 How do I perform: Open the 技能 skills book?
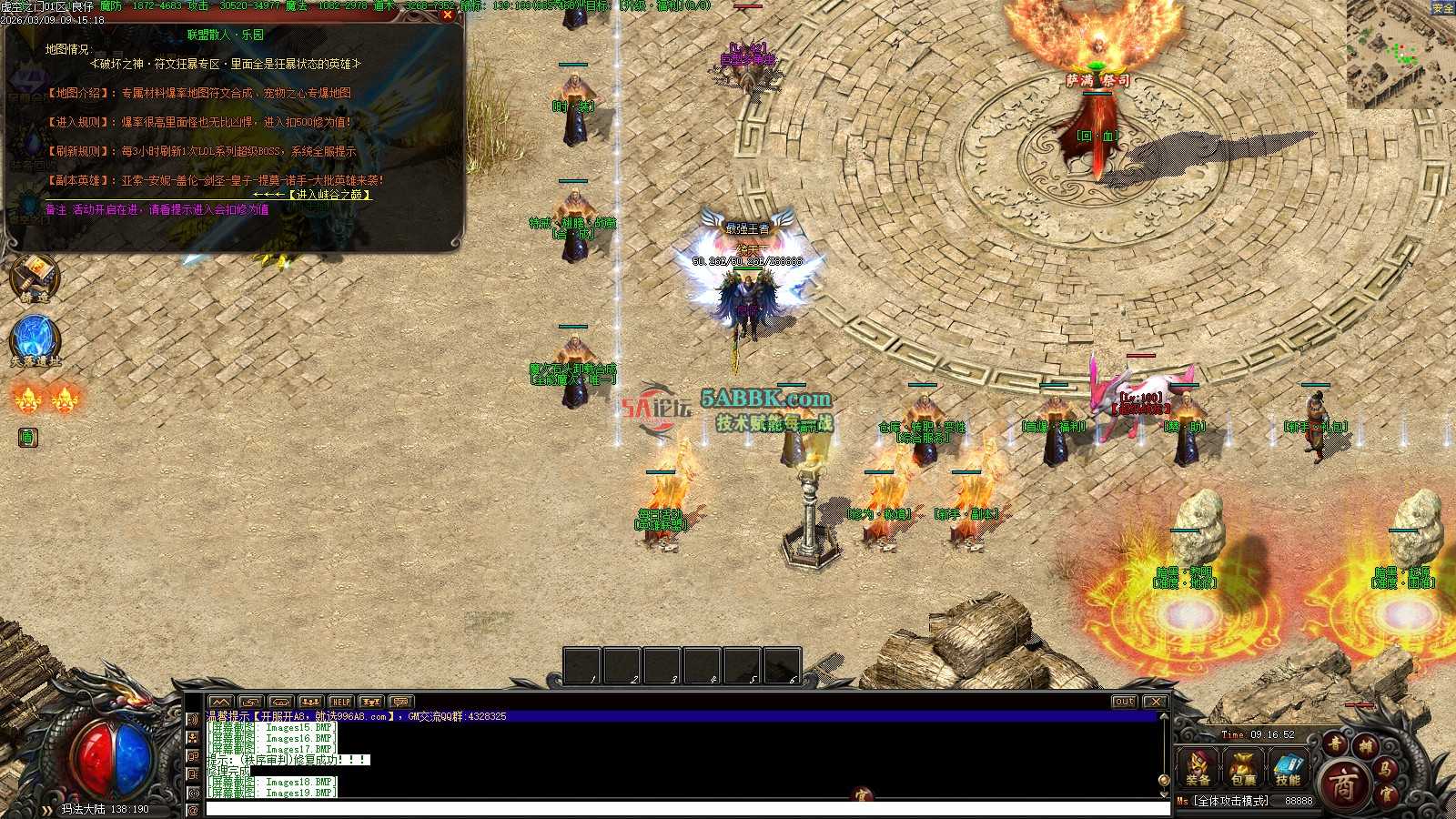[1288, 766]
